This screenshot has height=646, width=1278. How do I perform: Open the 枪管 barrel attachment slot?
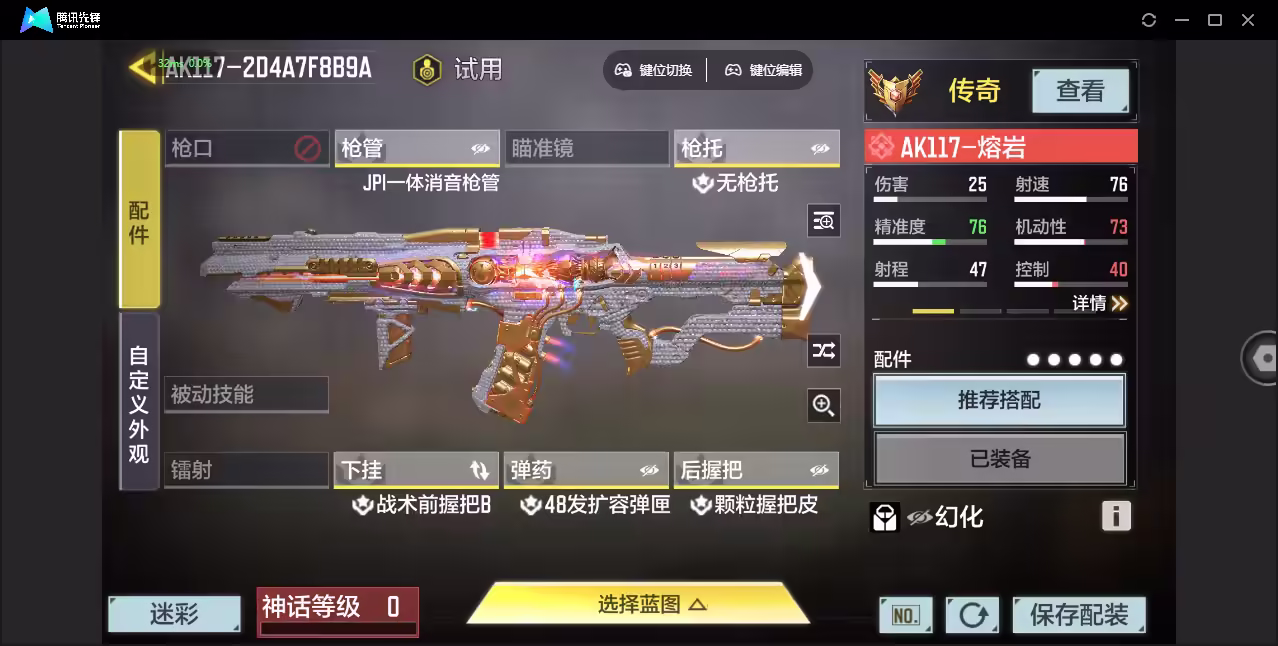[x=417, y=149]
